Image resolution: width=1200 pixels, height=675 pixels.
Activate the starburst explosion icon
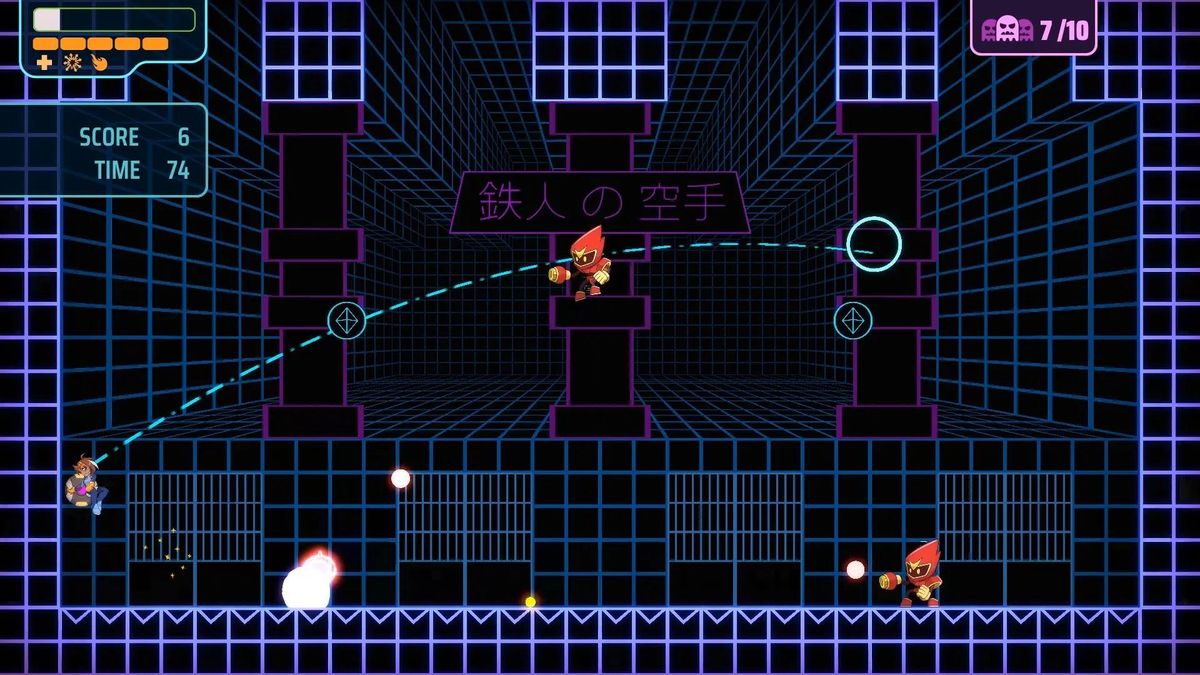click(72, 62)
